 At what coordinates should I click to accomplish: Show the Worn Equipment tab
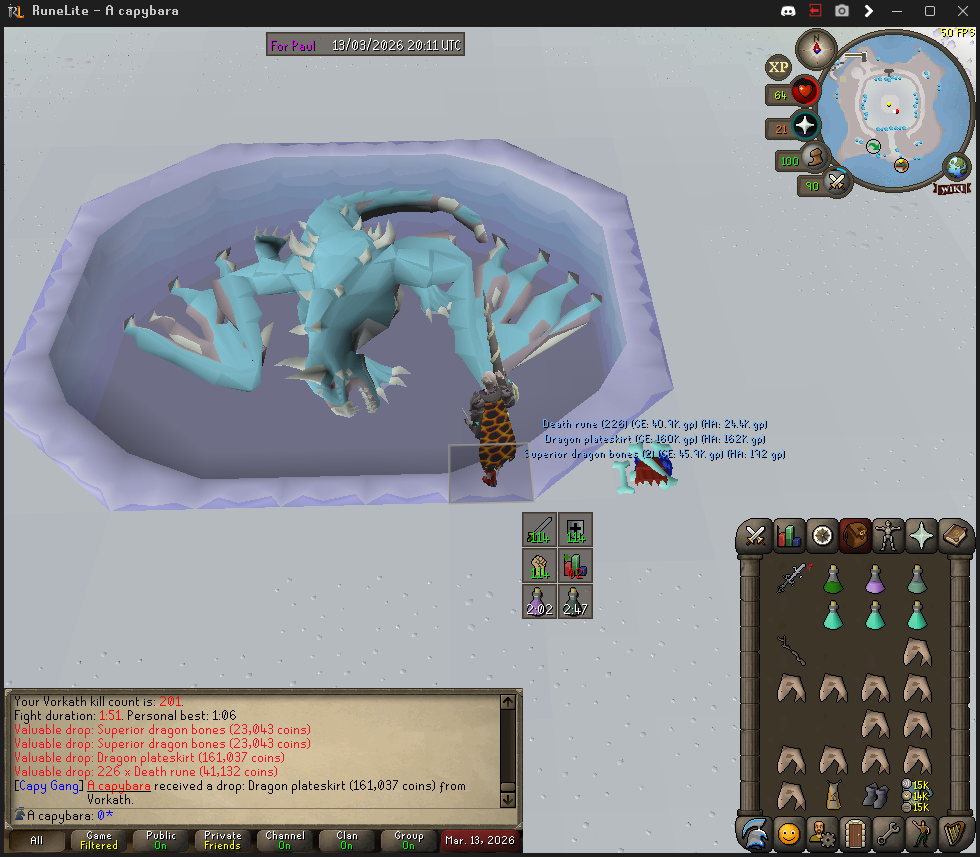(x=888, y=536)
